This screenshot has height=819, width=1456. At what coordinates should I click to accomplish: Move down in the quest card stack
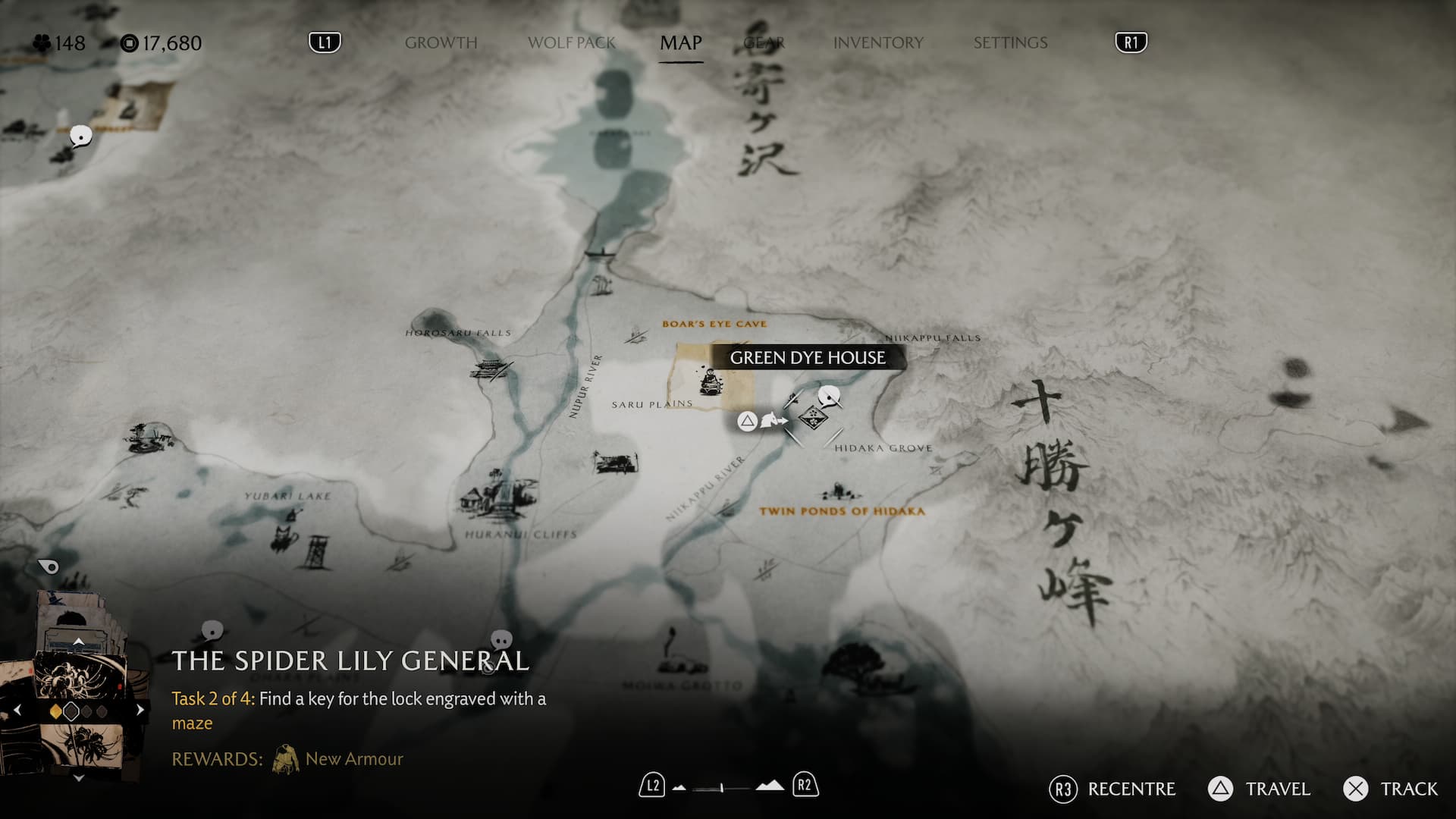click(78, 778)
